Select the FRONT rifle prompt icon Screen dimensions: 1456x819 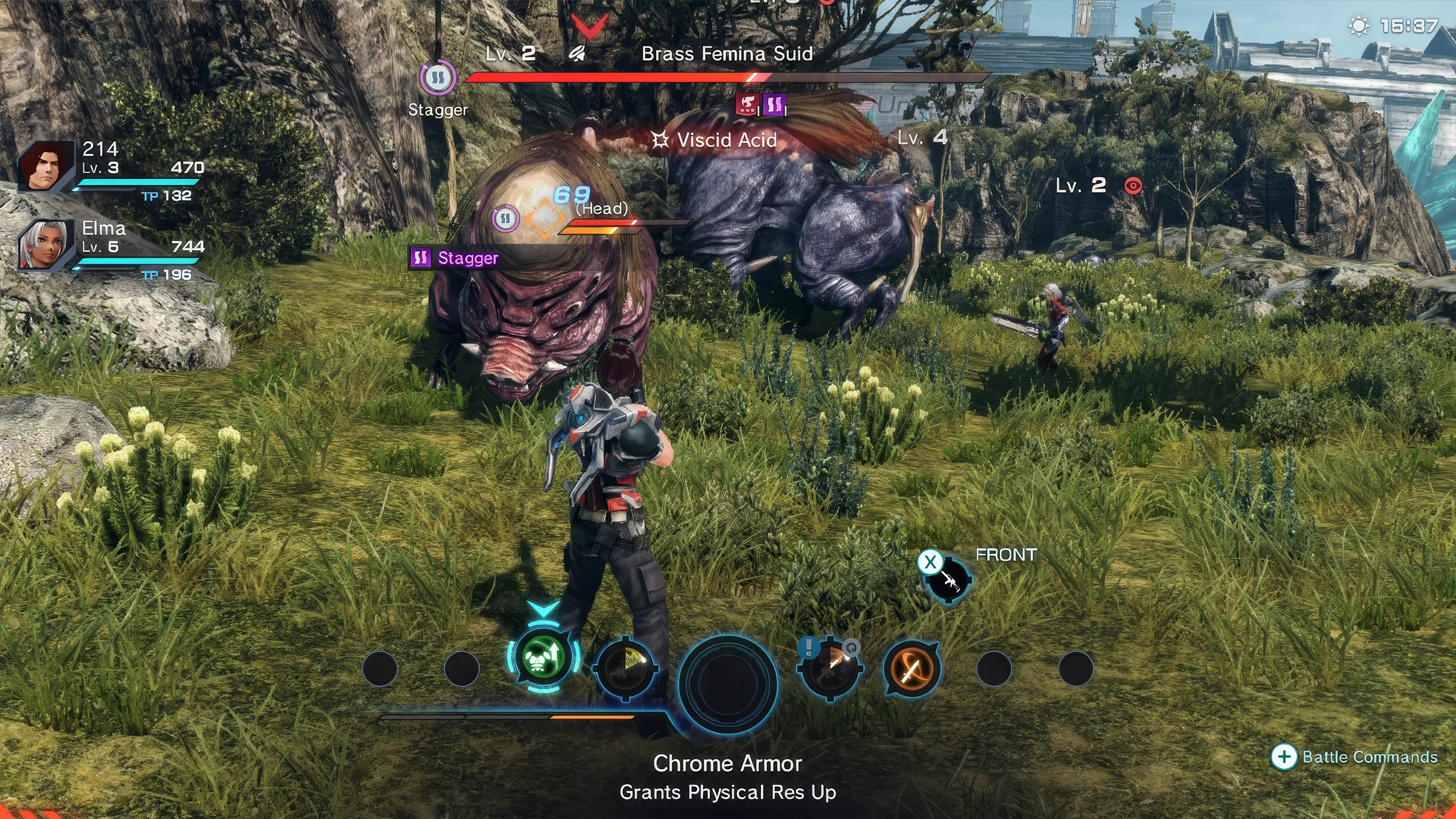click(948, 580)
